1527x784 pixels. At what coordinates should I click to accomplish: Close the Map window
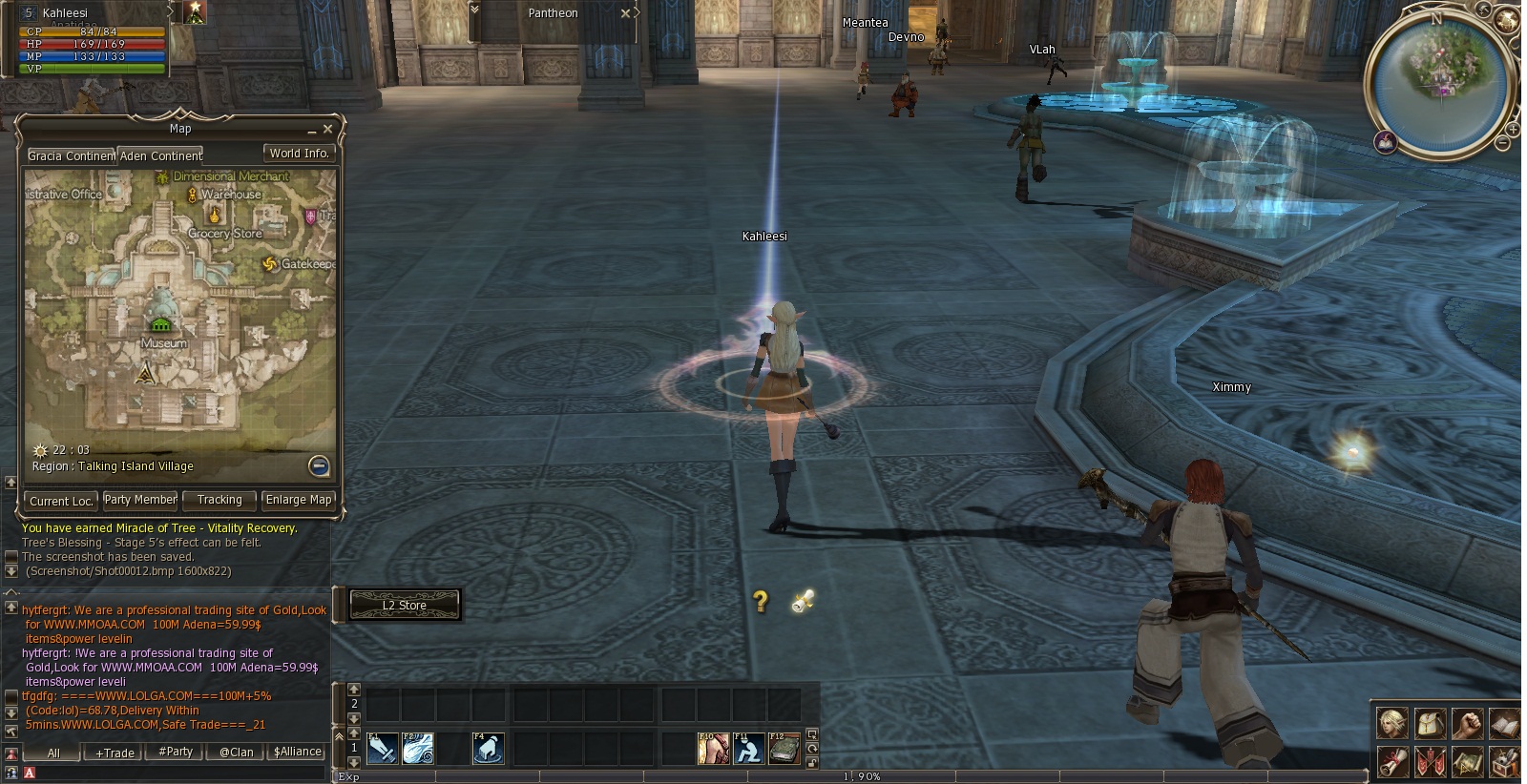(x=327, y=129)
